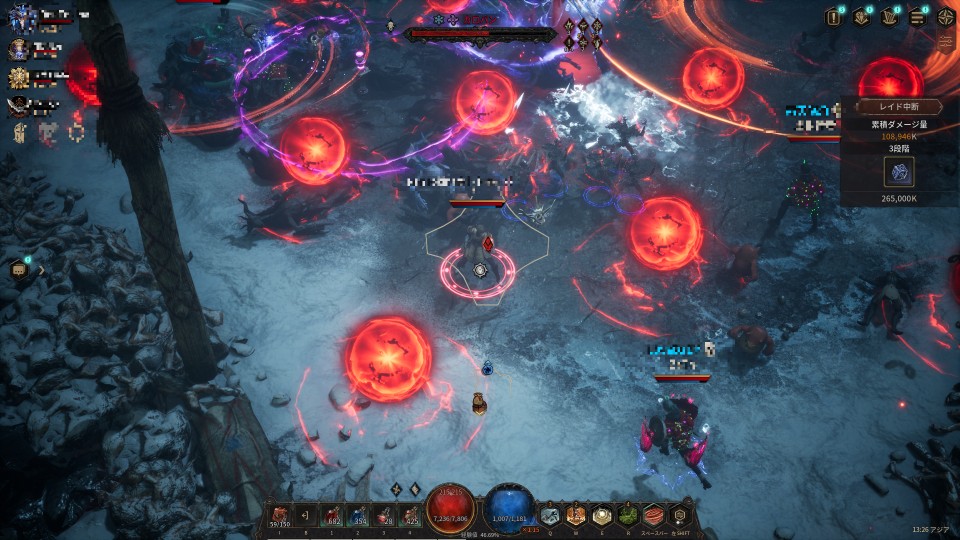Use the blue potion with 354 count
The image size is (960, 540).
[358, 515]
